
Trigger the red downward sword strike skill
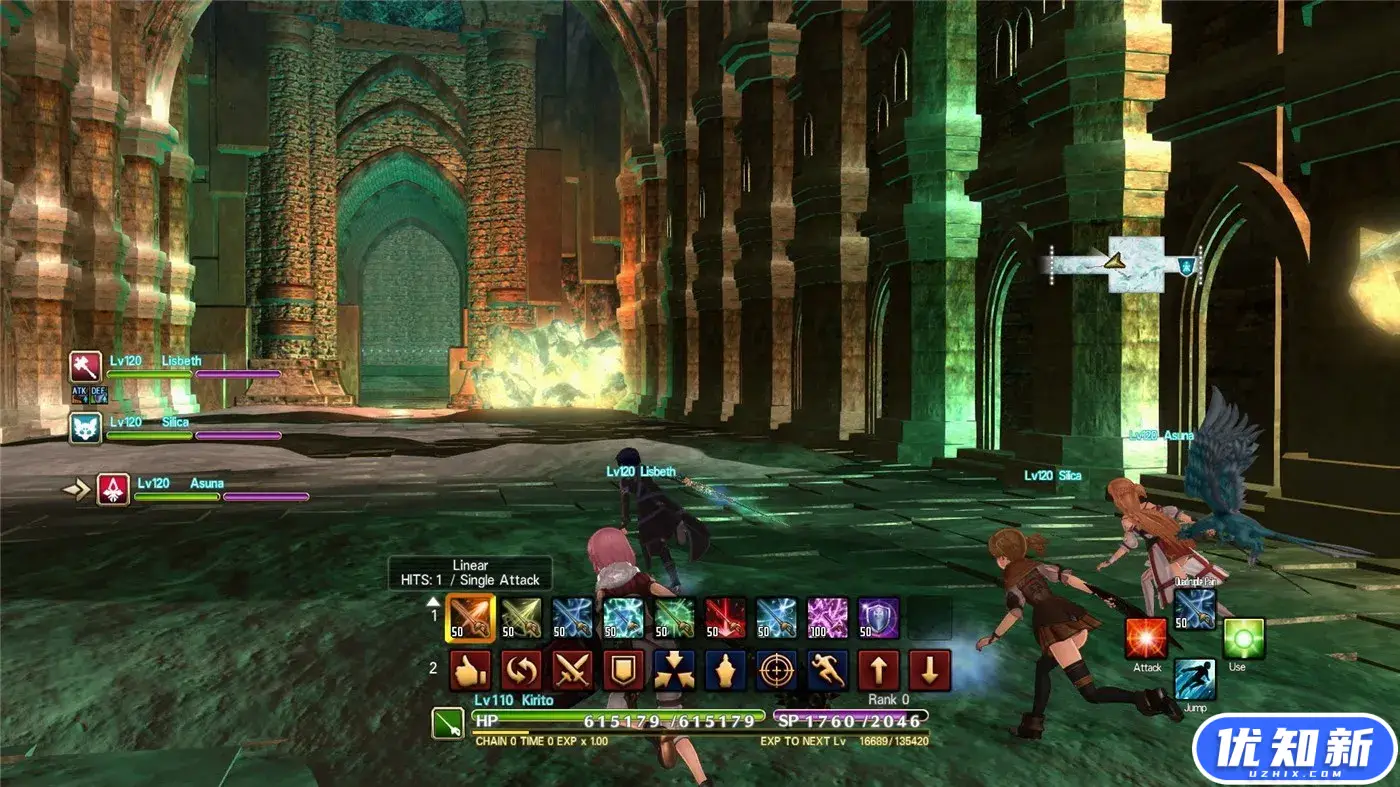725,618
